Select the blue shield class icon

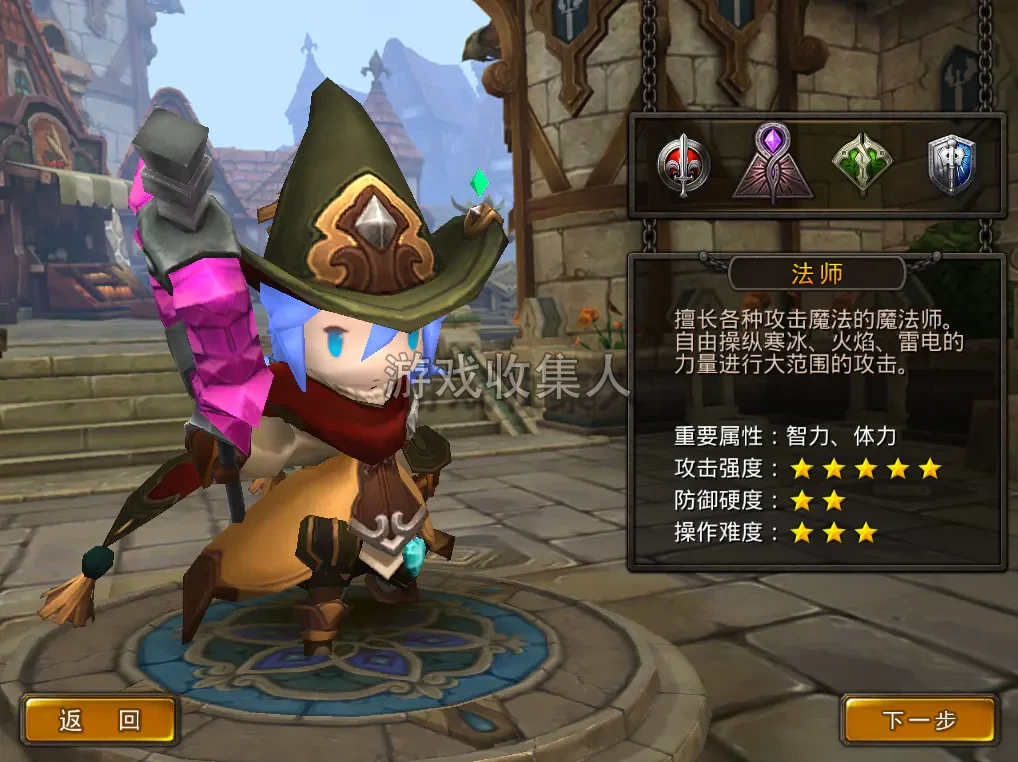[951, 165]
